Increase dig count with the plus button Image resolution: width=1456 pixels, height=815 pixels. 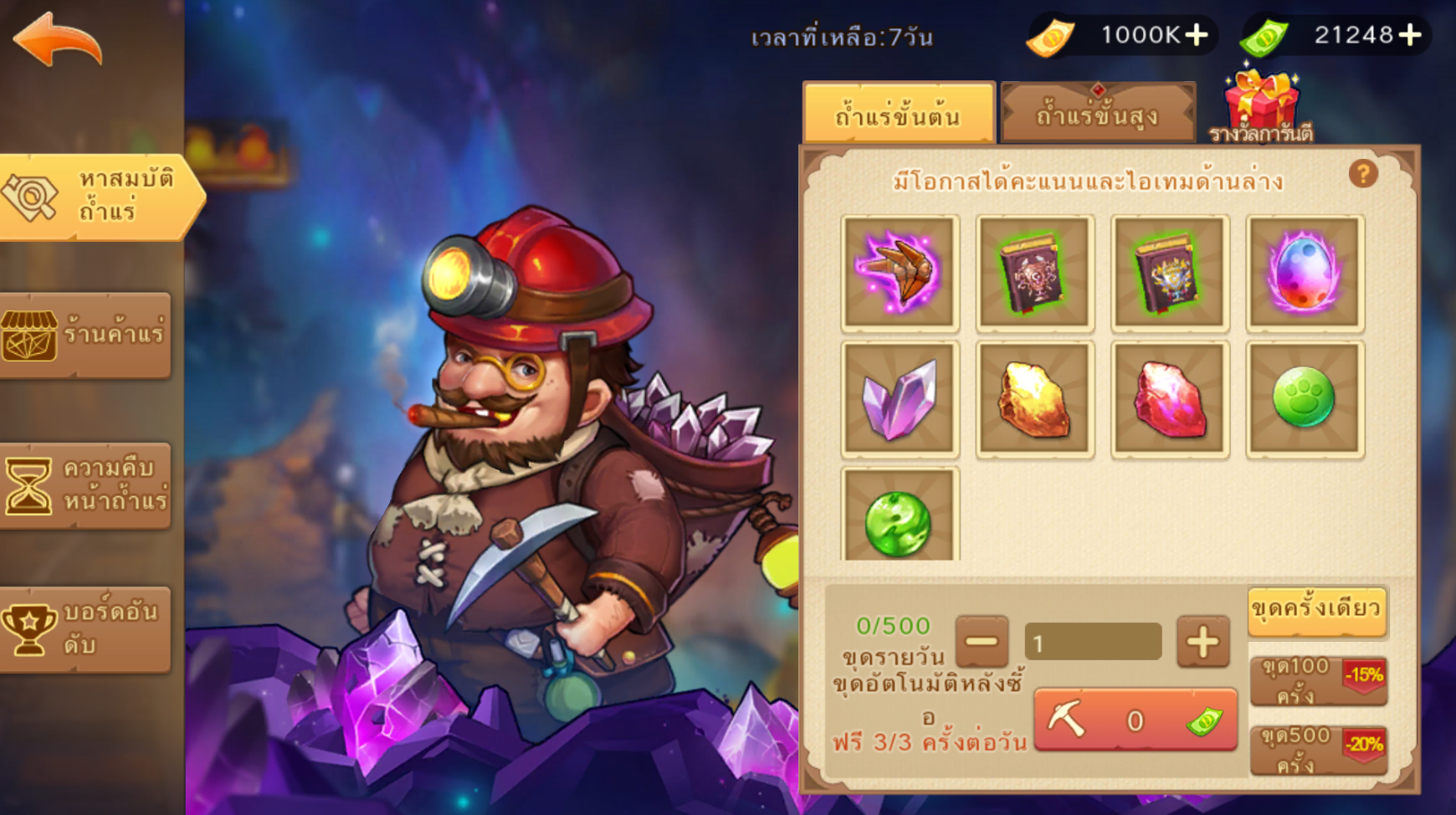[1202, 643]
